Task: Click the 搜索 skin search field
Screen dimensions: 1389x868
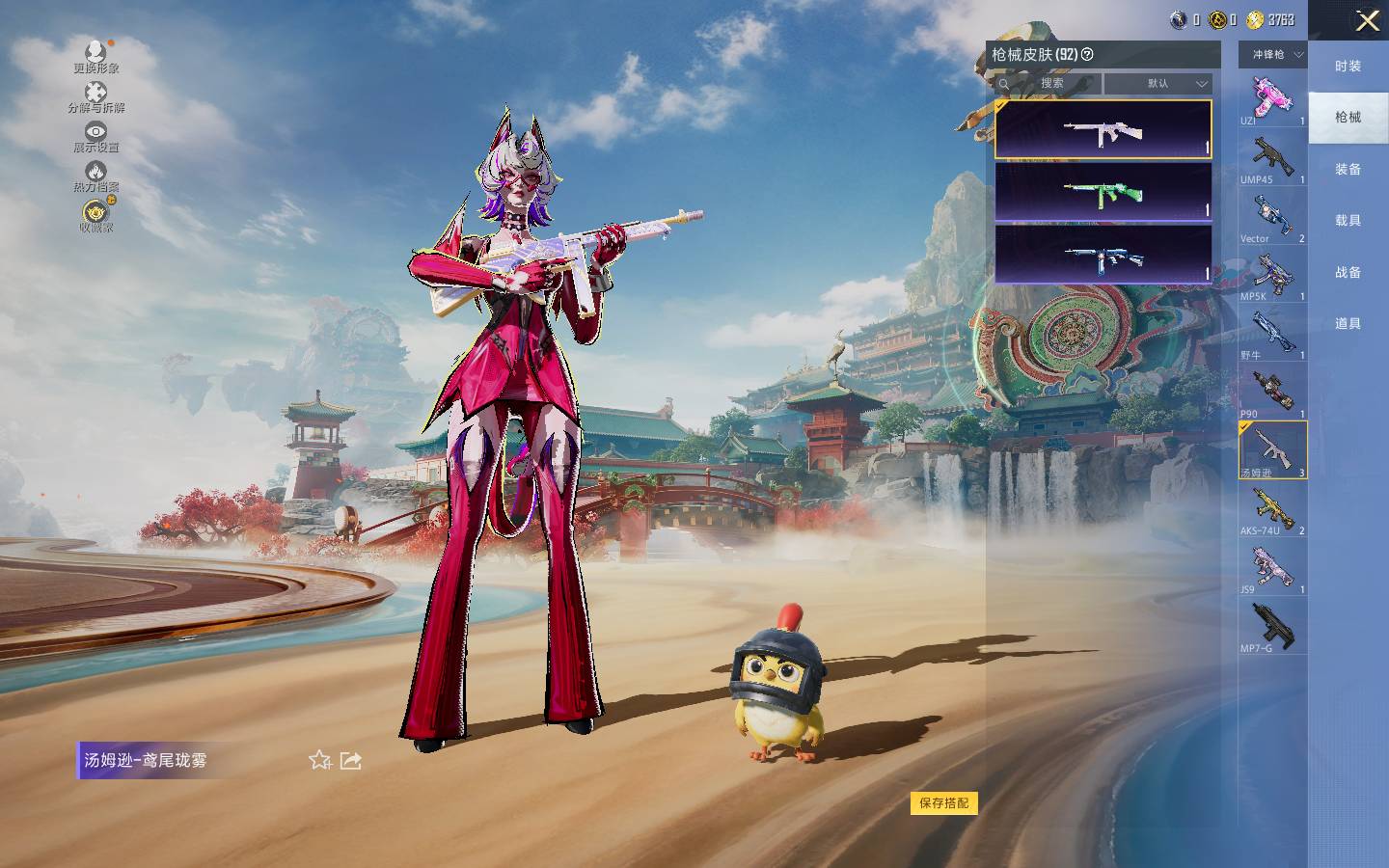Action: [1051, 84]
